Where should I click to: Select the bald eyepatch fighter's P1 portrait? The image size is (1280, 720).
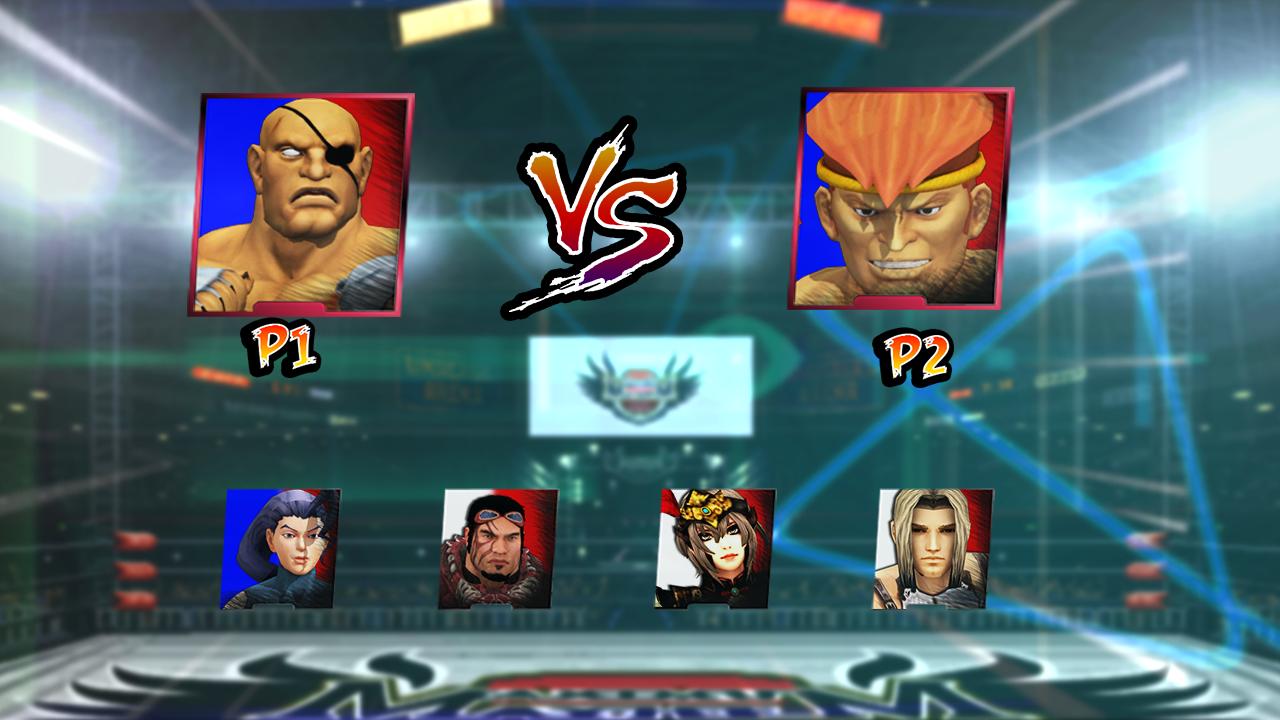pos(300,200)
